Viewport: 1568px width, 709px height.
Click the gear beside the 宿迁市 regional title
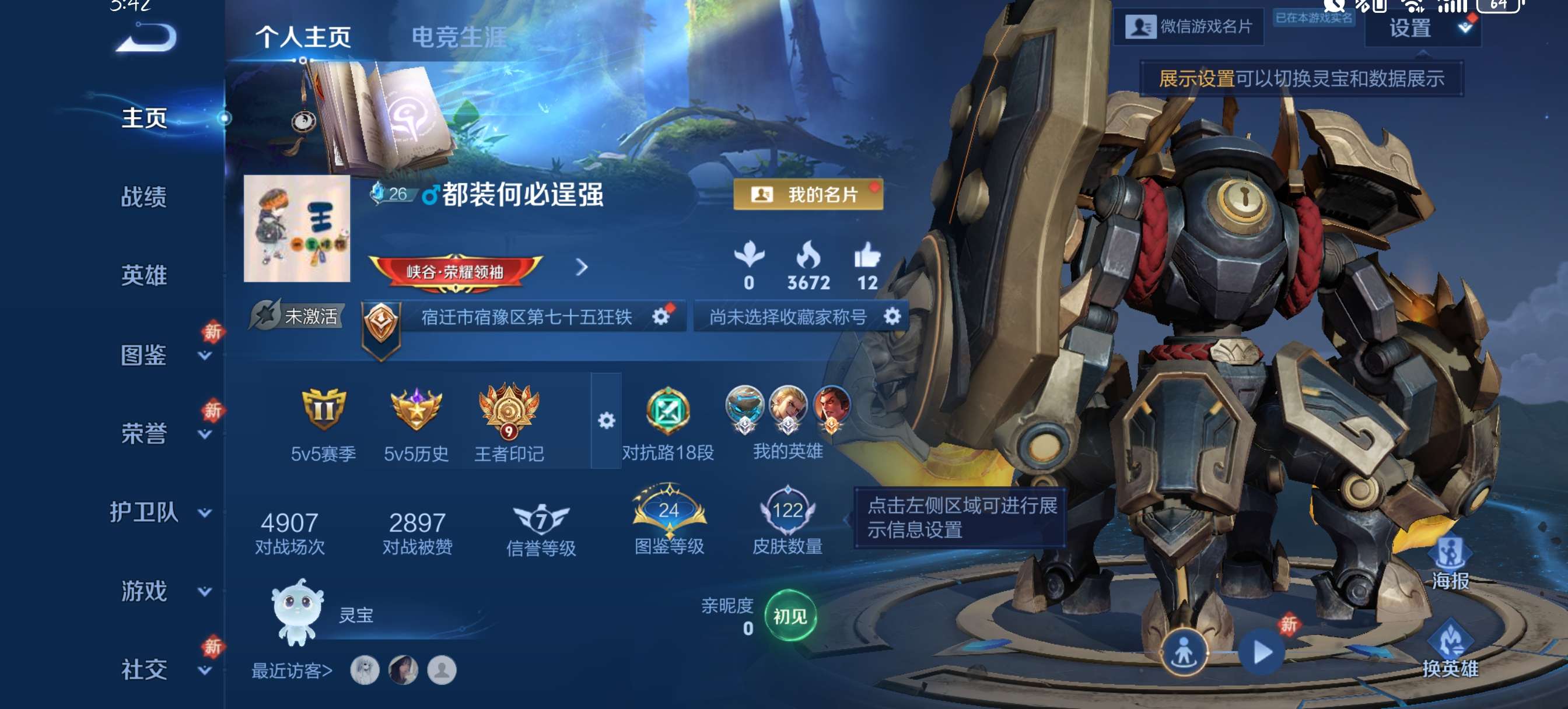tap(660, 316)
